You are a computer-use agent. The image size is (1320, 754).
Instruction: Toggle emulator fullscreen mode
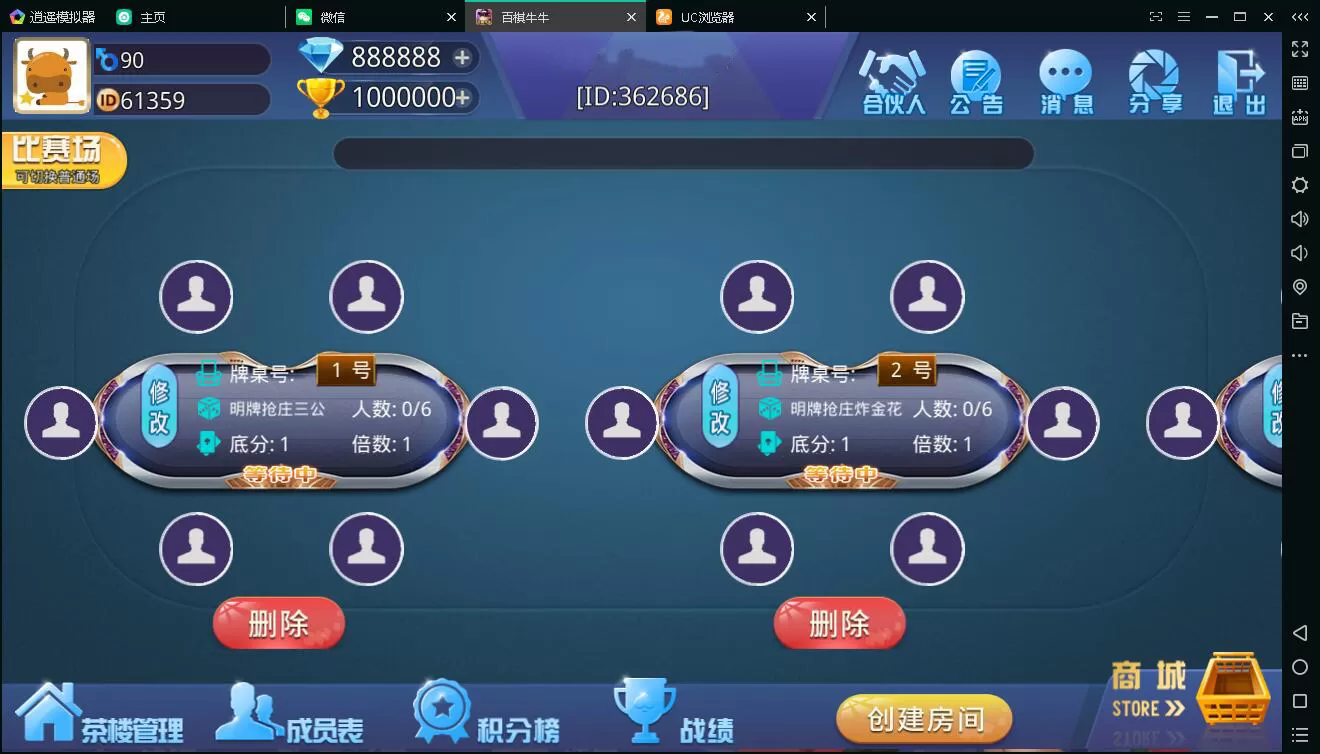[1299, 48]
